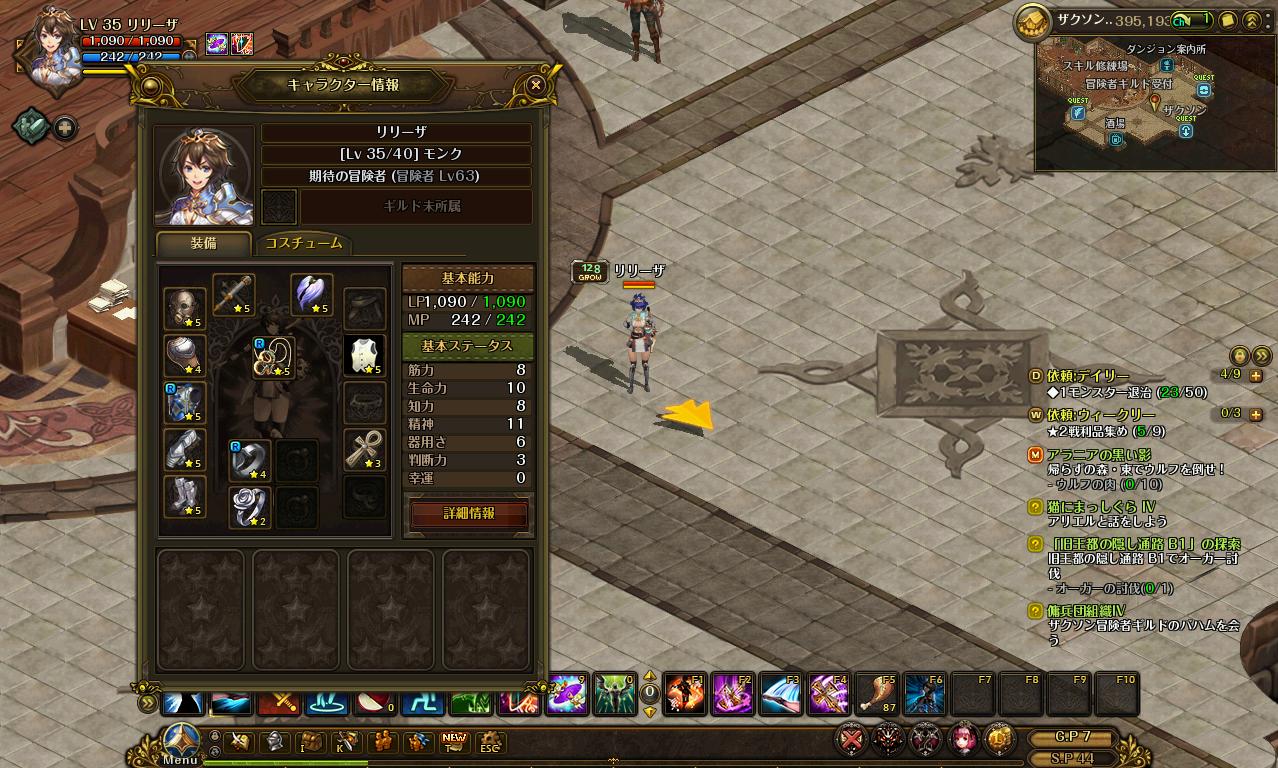Activate the F1 fire punch skill
The height and width of the screenshot is (768, 1278).
click(684, 694)
